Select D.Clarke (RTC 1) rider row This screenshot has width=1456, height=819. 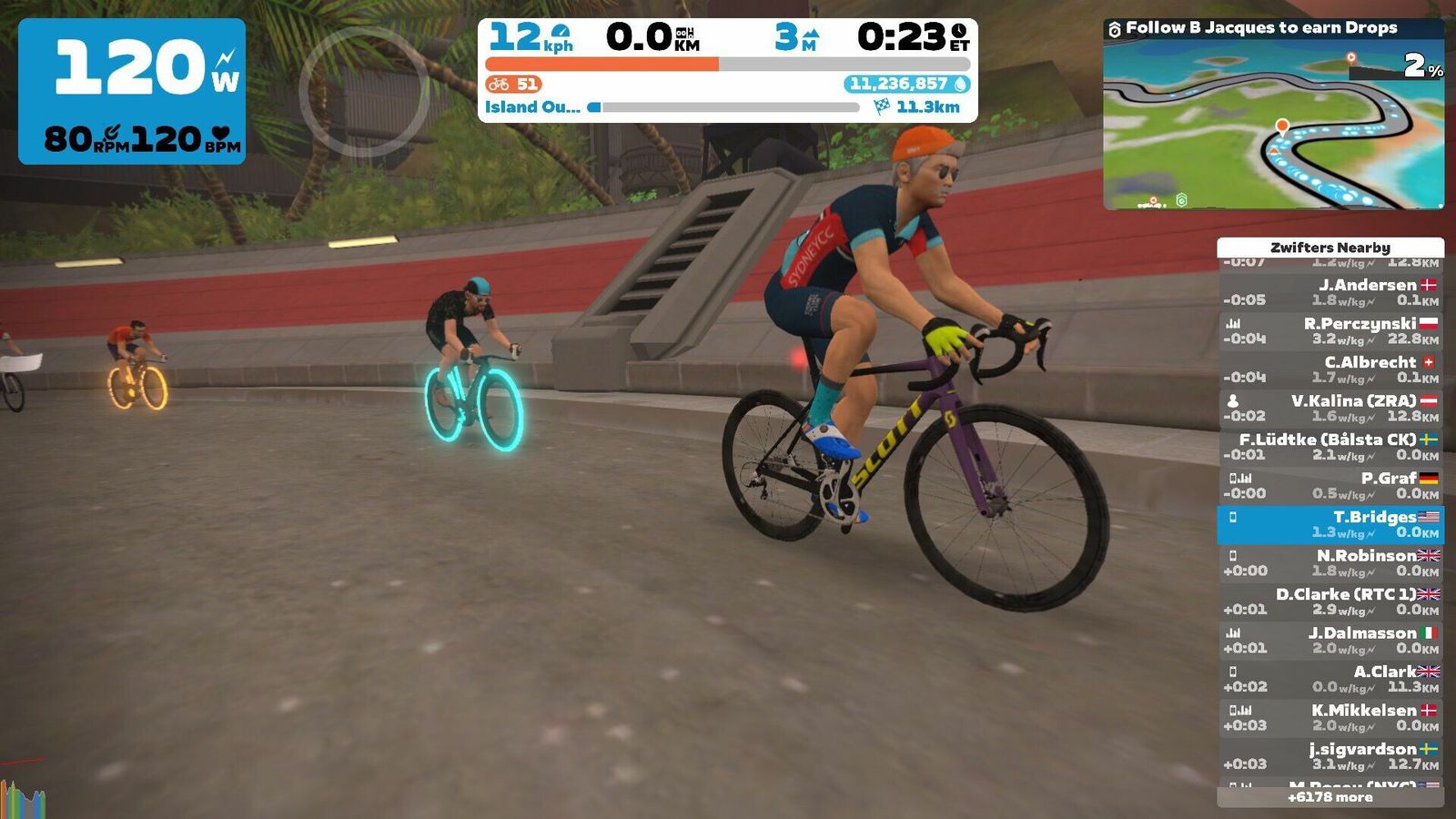click(1330, 602)
